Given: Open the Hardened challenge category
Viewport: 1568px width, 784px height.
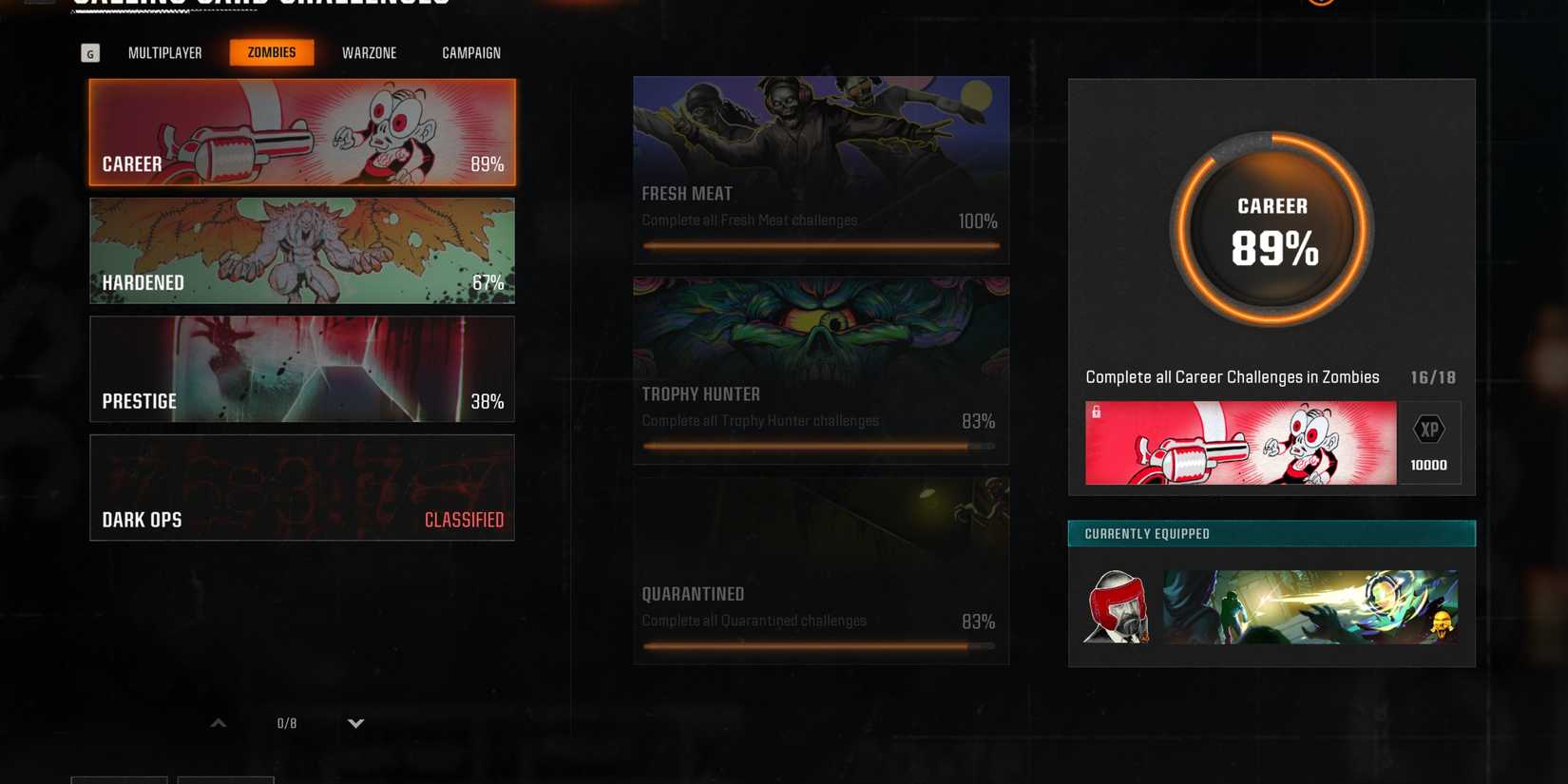Looking at the screenshot, I should coord(301,250).
